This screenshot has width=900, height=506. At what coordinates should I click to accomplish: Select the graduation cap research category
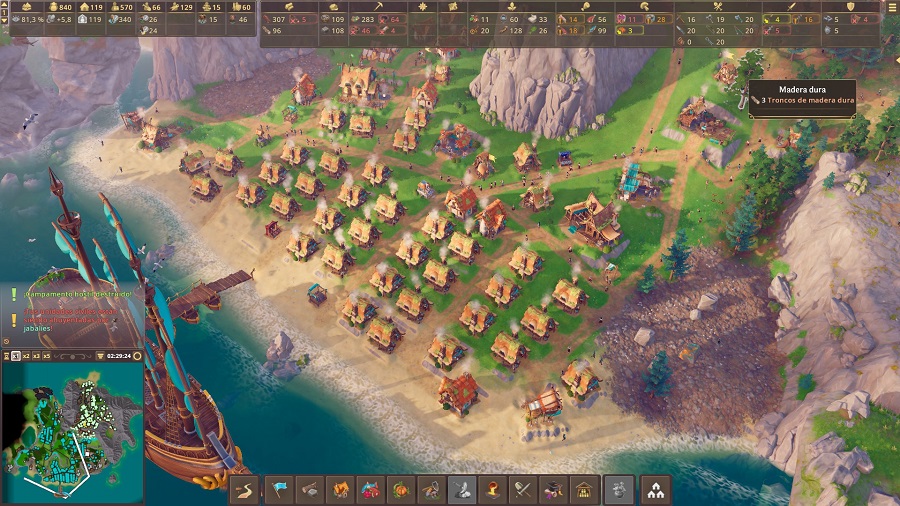[x=552, y=489]
